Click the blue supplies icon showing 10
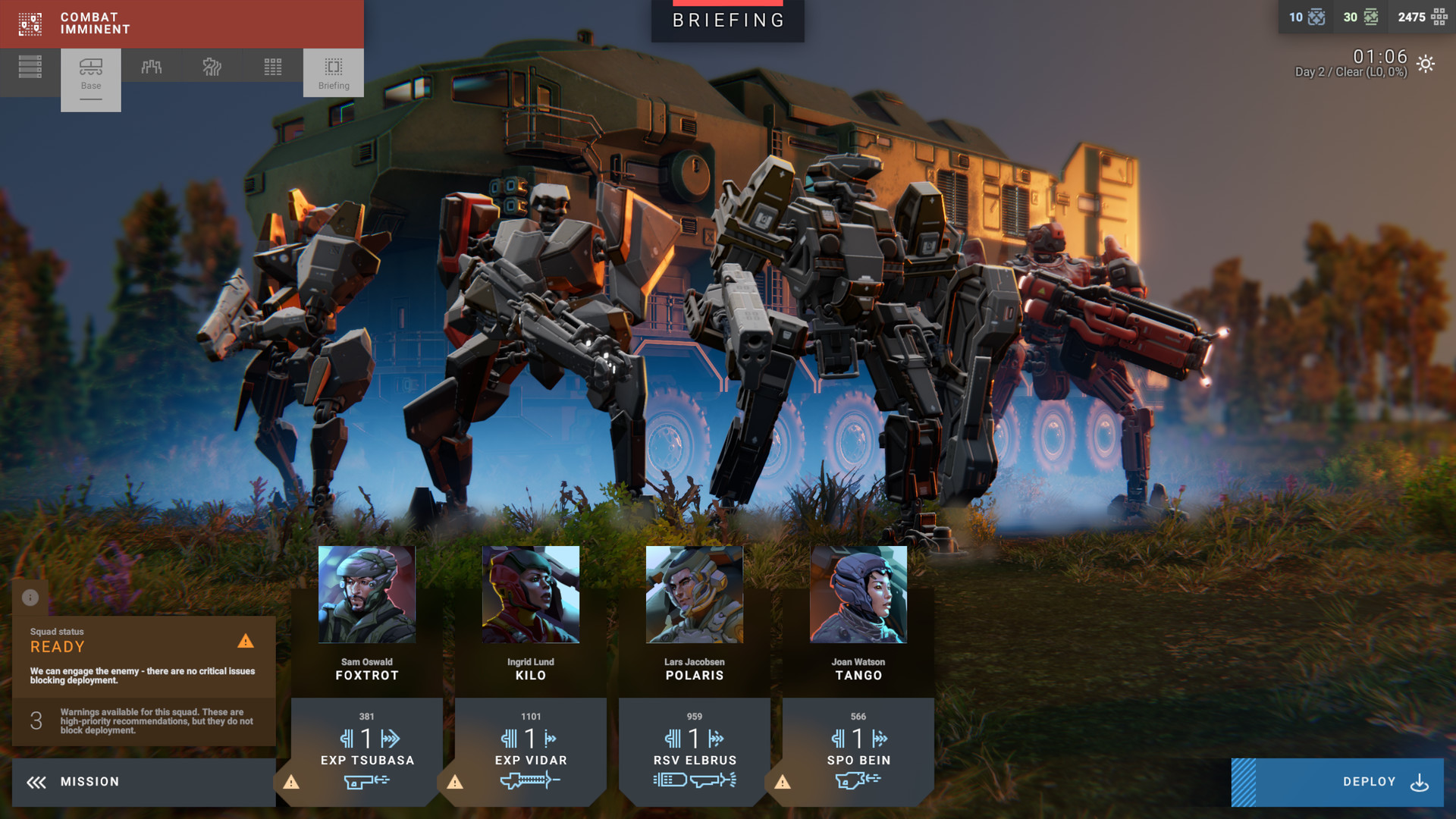1456x819 pixels. [1317, 17]
